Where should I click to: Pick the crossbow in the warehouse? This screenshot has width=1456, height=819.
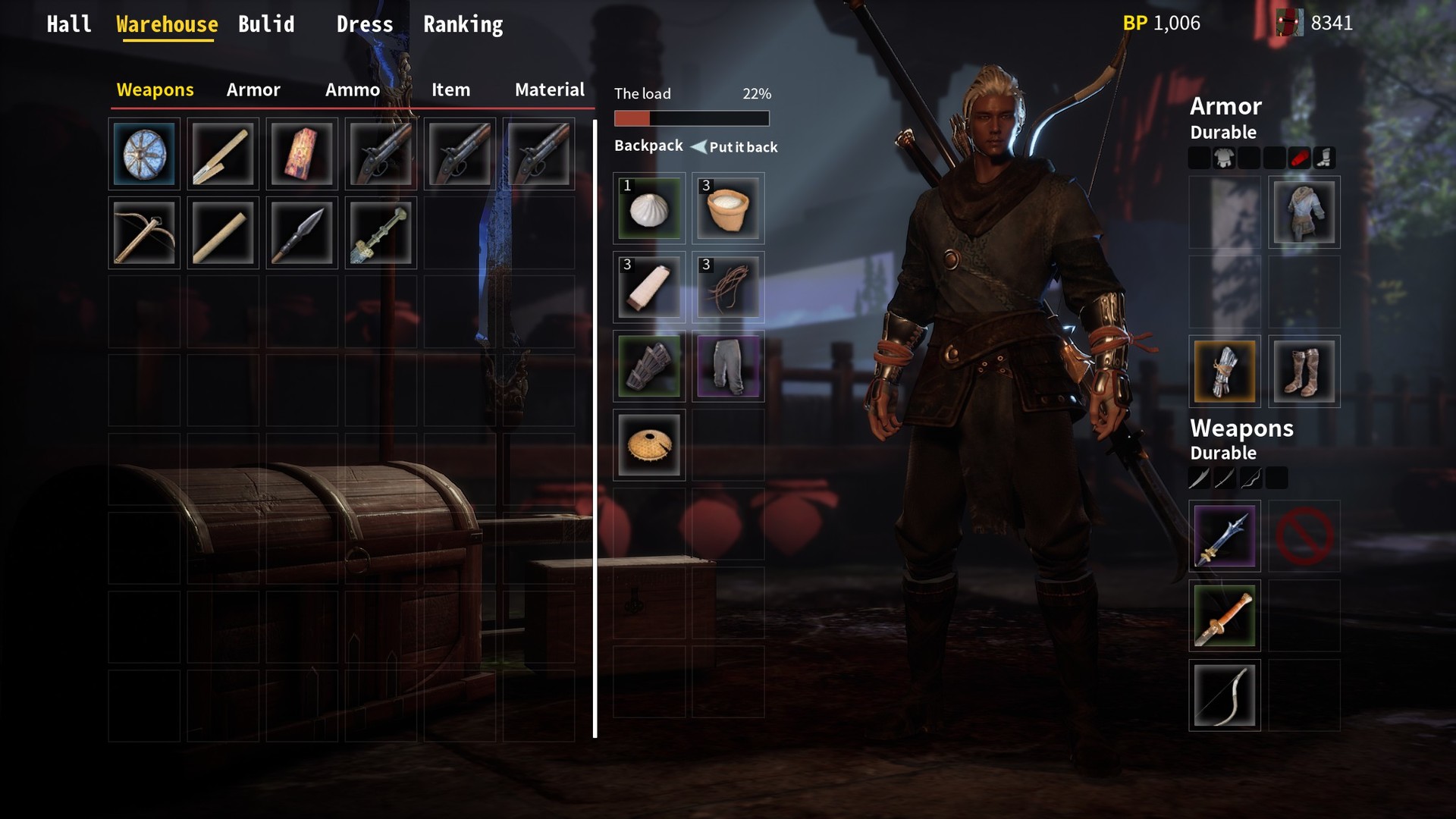coord(144,233)
